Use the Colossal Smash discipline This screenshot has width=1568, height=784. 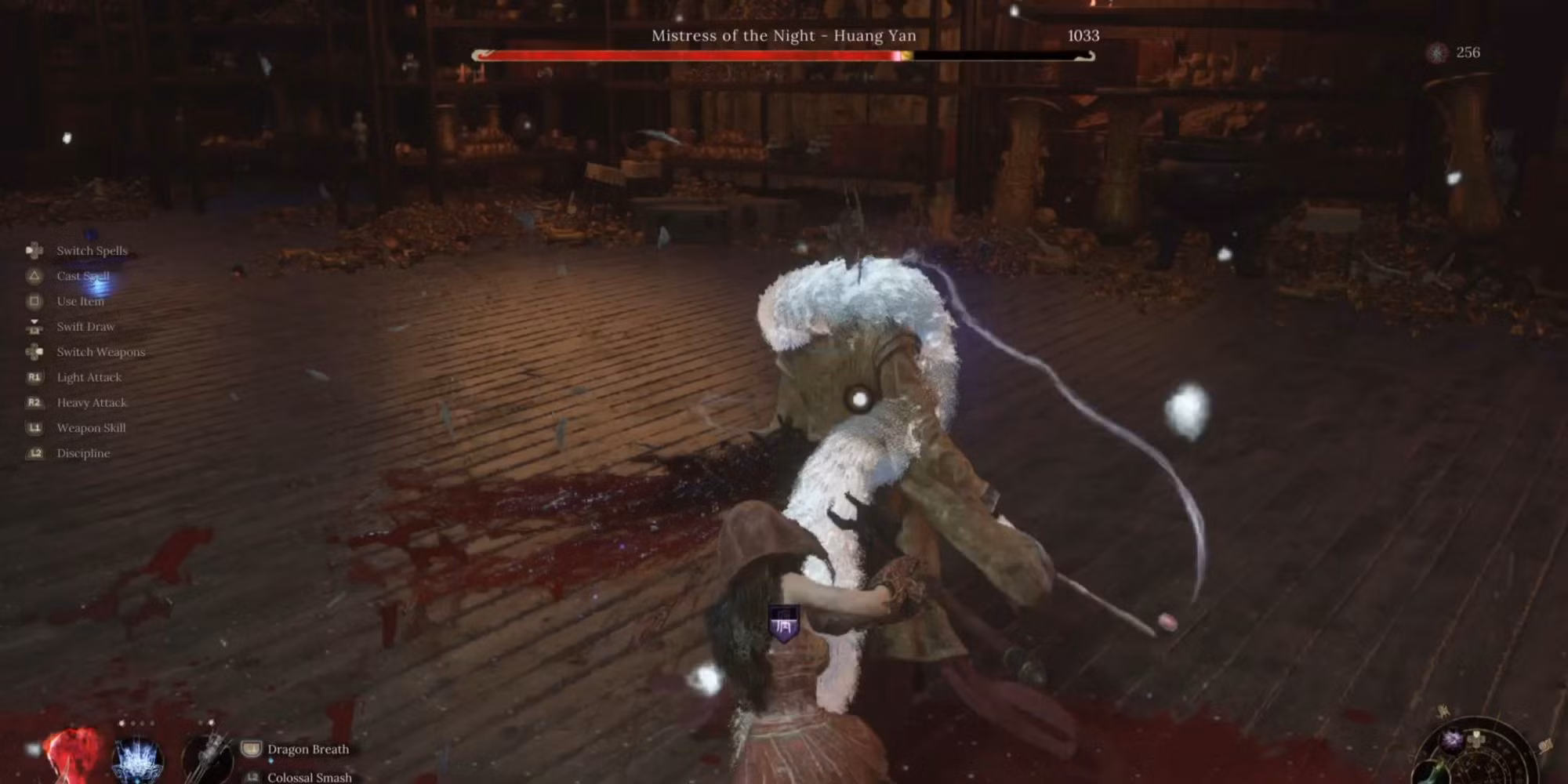(x=309, y=777)
